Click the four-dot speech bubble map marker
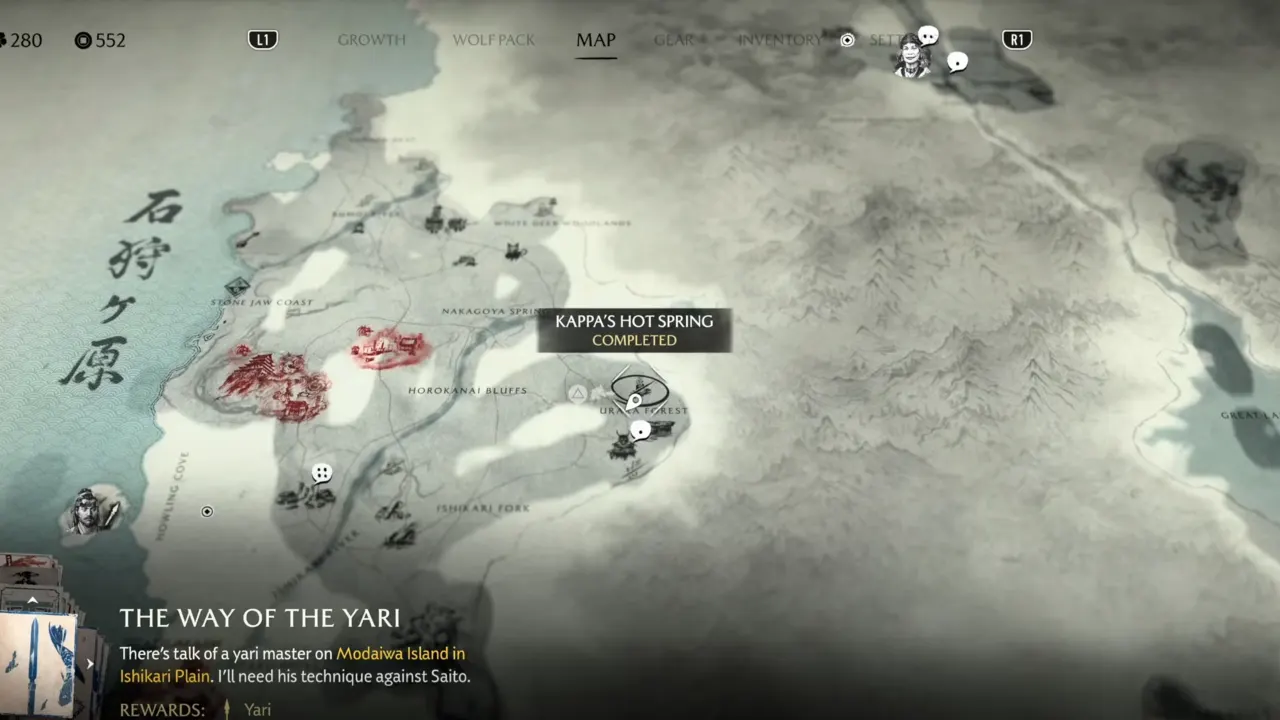Image resolution: width=1280 pixels, height=720 pixels. (x=321, y=473)
